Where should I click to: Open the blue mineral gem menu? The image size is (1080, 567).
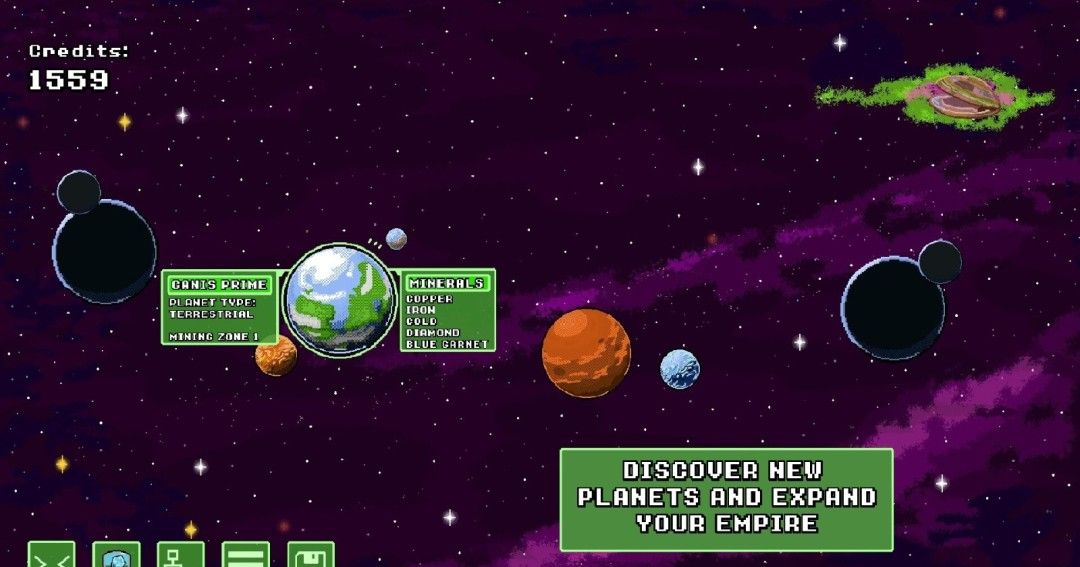click(x=116, y=556)
